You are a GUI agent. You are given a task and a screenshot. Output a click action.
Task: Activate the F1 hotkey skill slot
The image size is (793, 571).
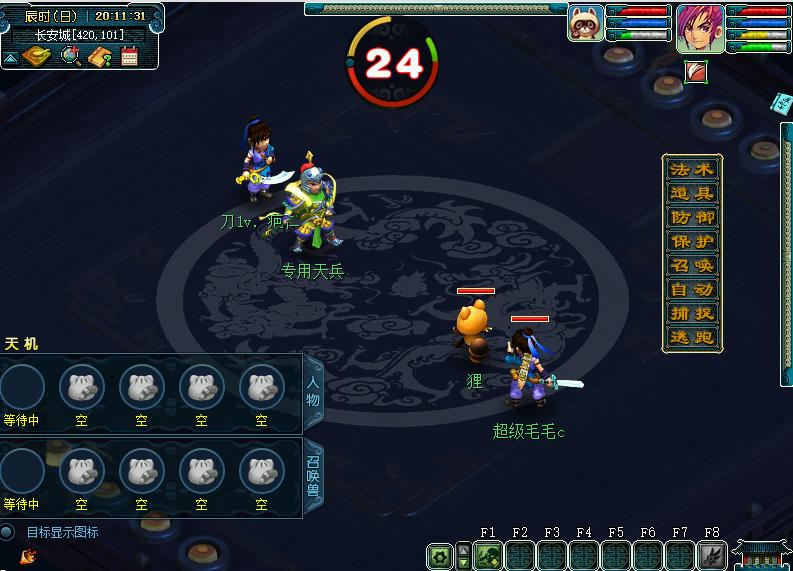coord(488,556)
